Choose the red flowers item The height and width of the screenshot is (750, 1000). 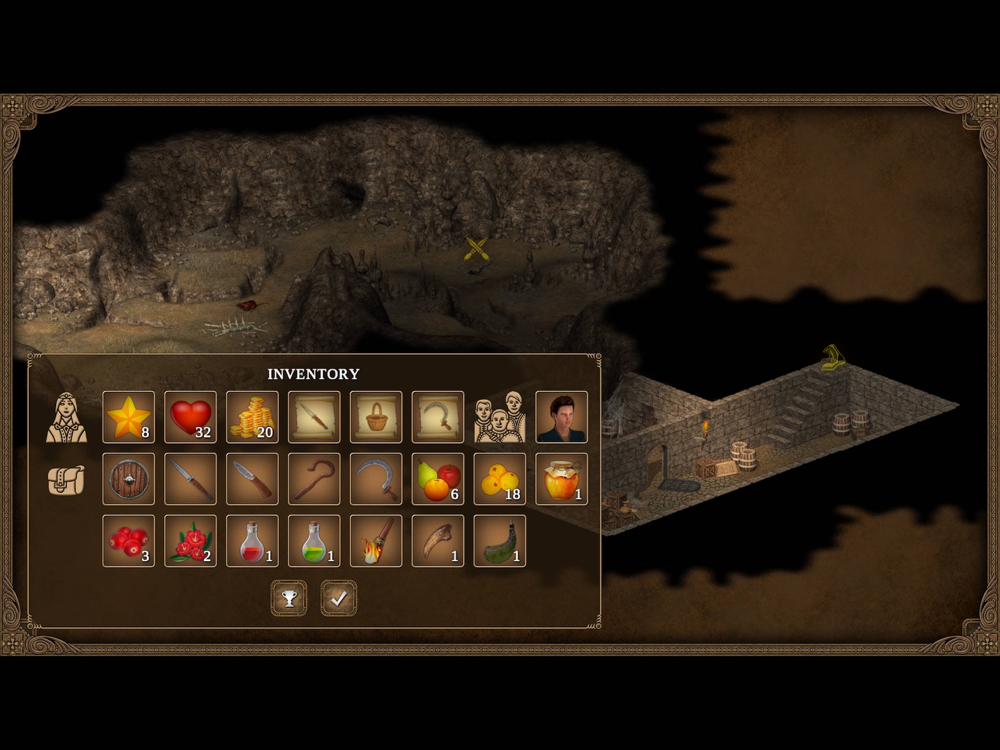(x=191, y=541)
